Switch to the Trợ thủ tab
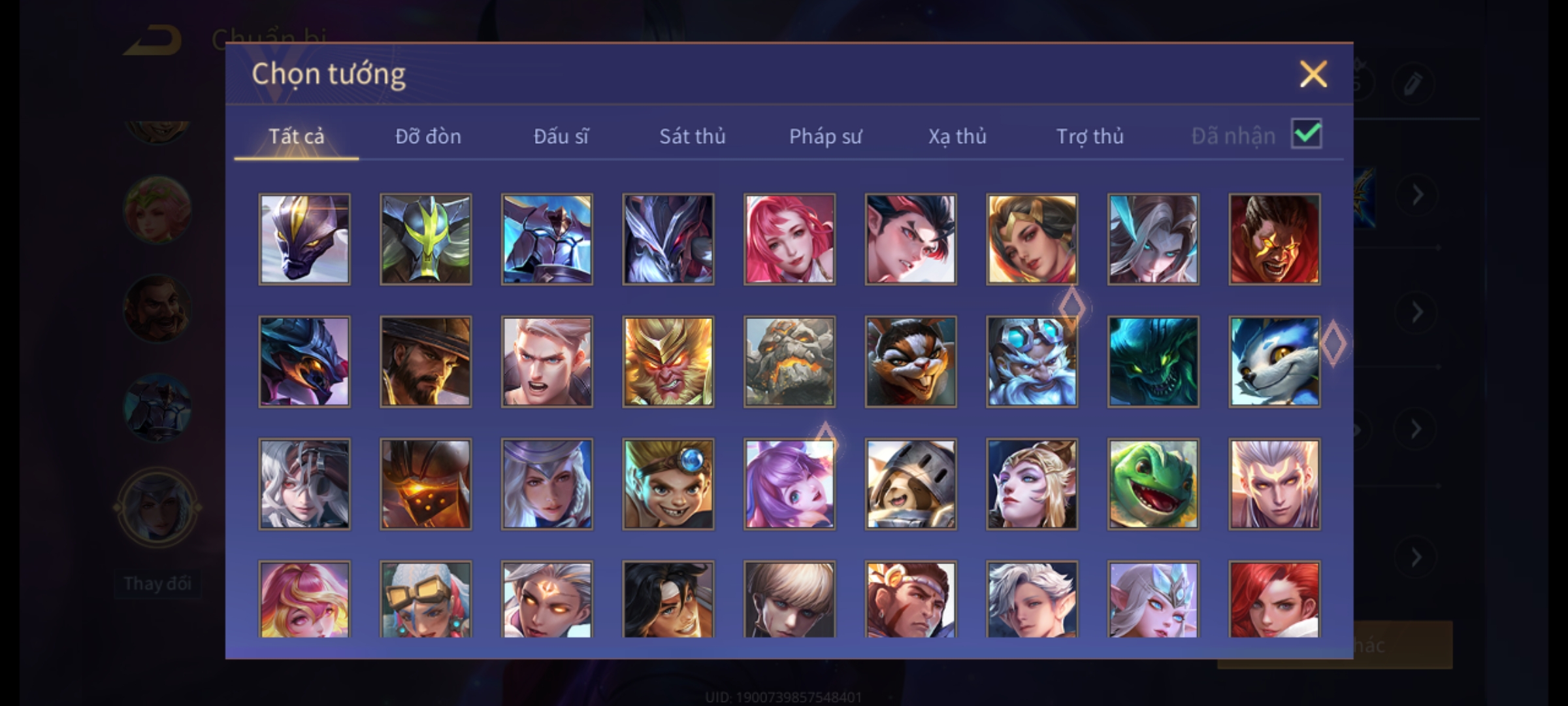The height and width of the screenshot is (706, 1568). point(1090,136)
